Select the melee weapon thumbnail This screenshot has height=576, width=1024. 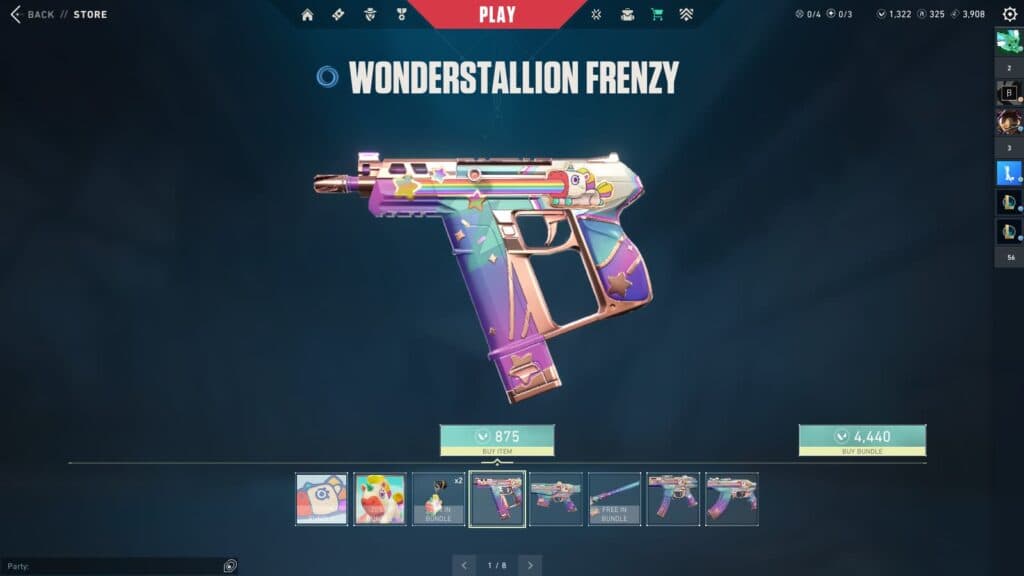(614, 499)
